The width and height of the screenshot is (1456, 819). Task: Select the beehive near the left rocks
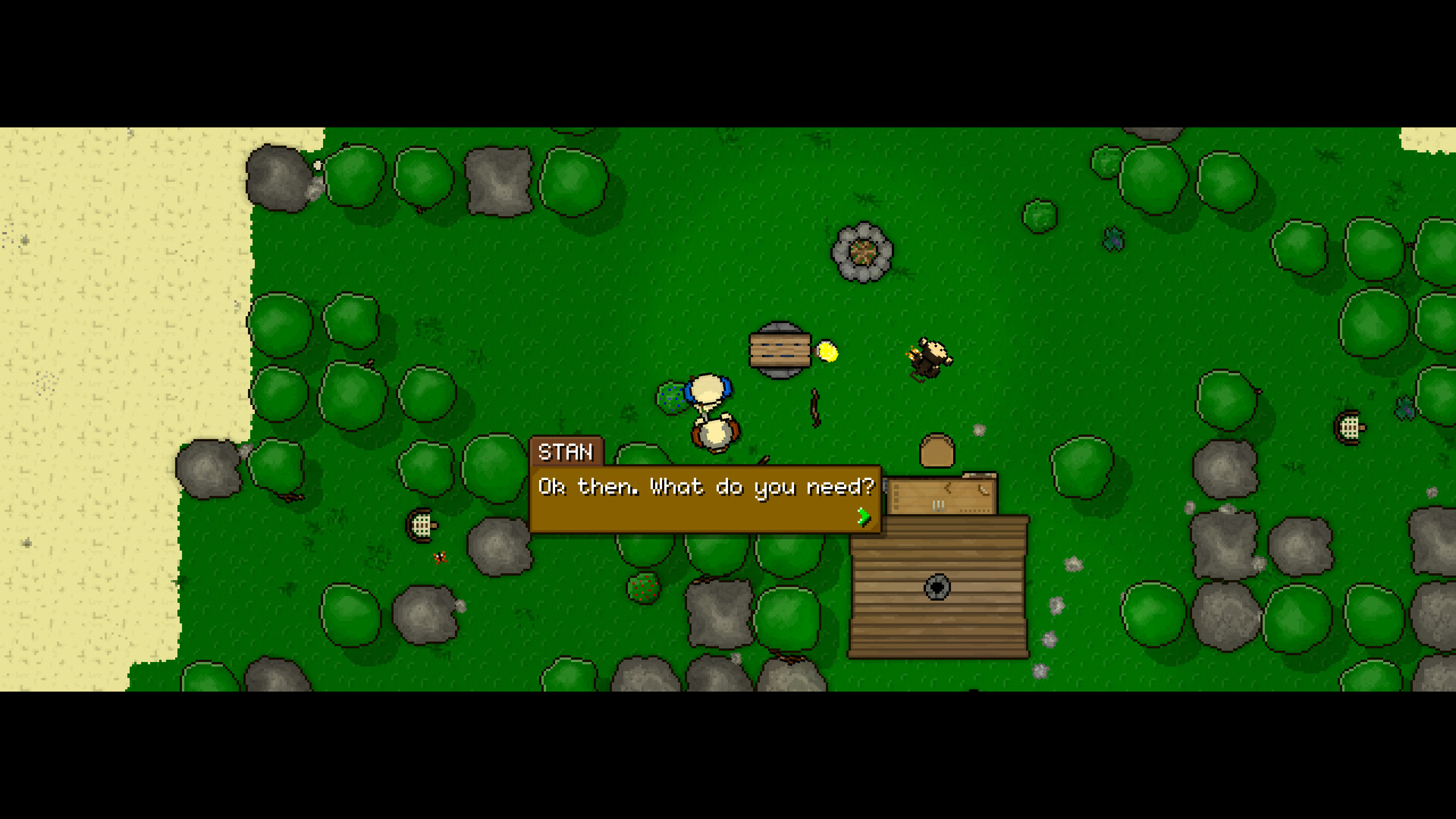(422, 524)
